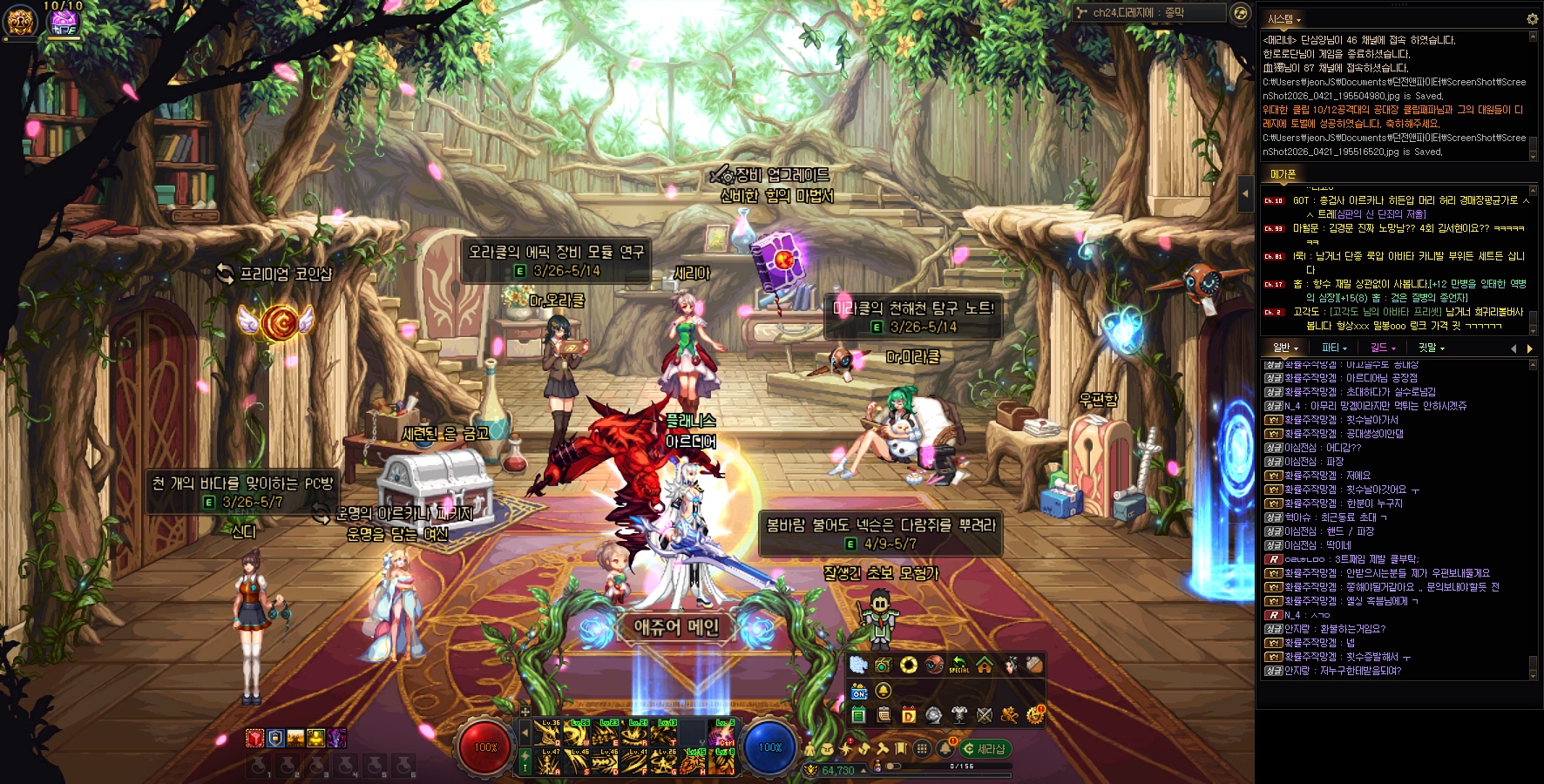Open the notification bell with red alert

[x=945, y=748]
